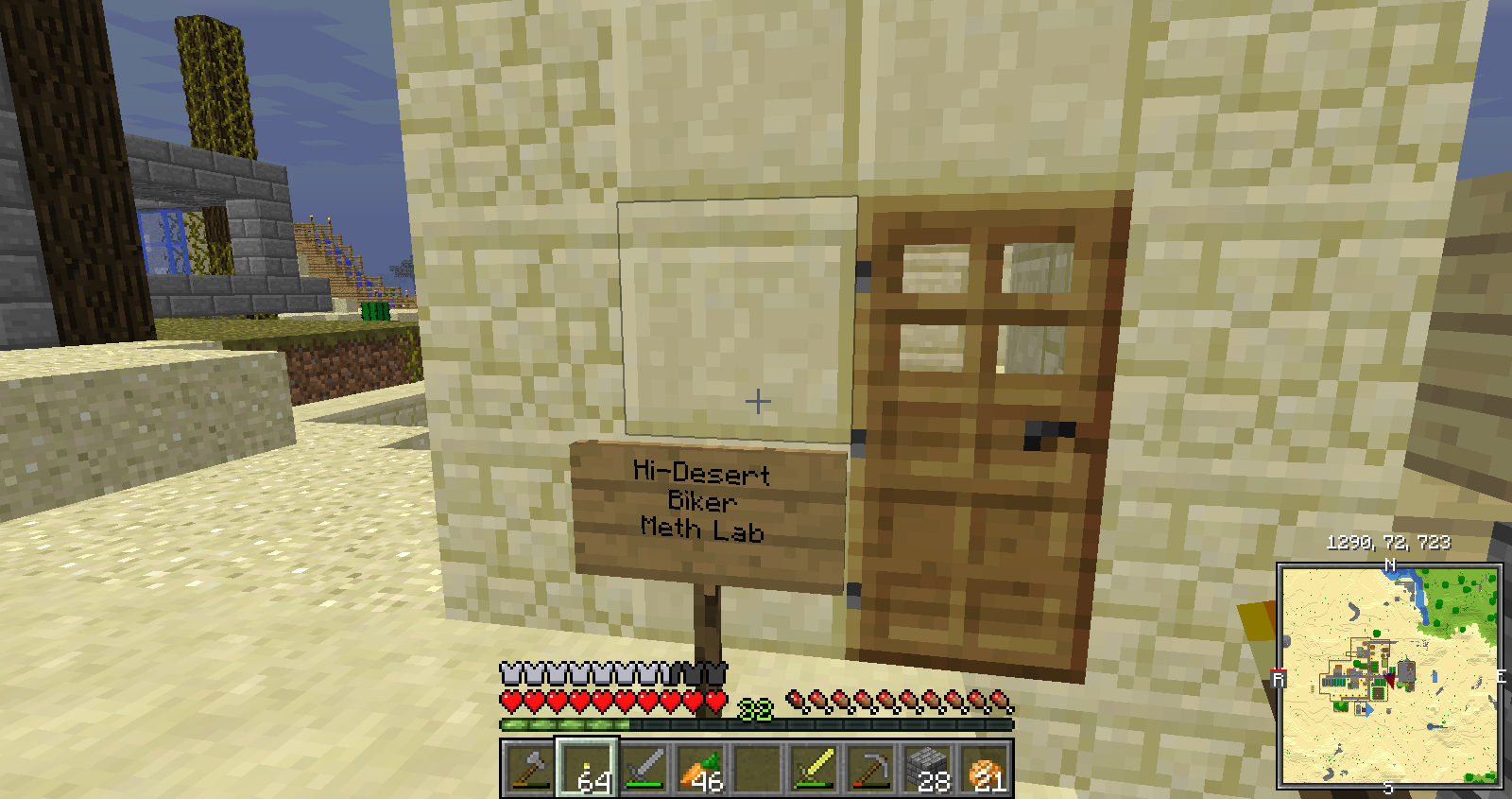1512x799 pixels.
Task: Click the minimap in the corner
Action: (x=1389, y=675)
